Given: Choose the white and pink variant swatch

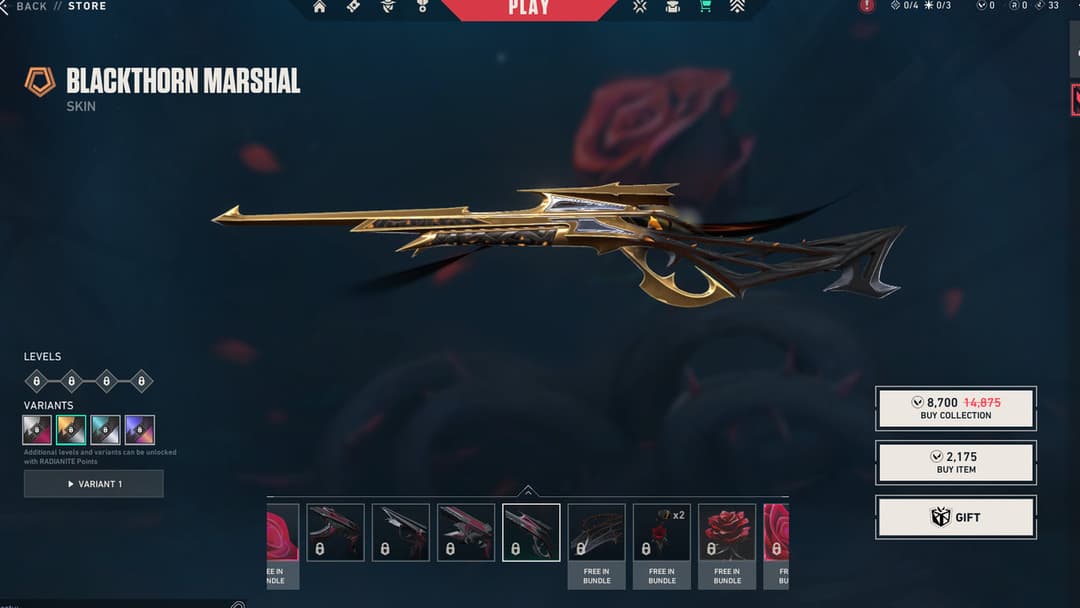Looking at the screenshot, I should tap(37, 430).
